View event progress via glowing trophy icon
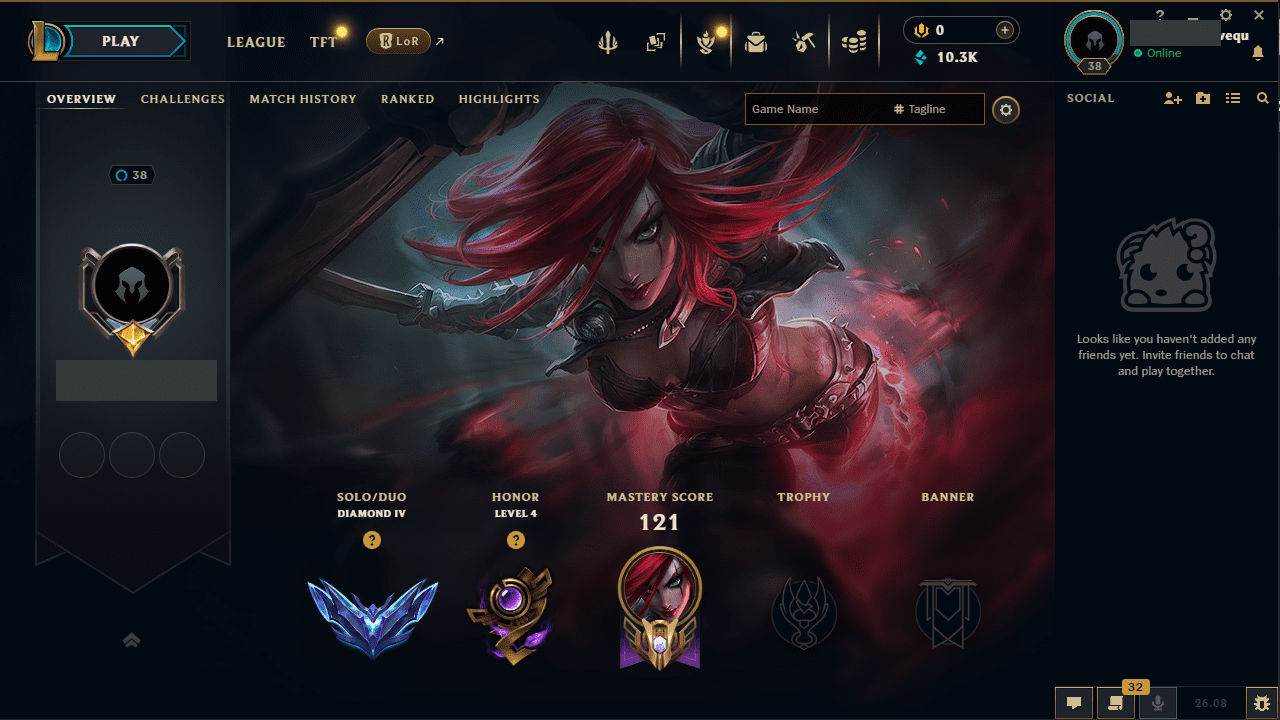The image size is (1280, 720). 707,42
